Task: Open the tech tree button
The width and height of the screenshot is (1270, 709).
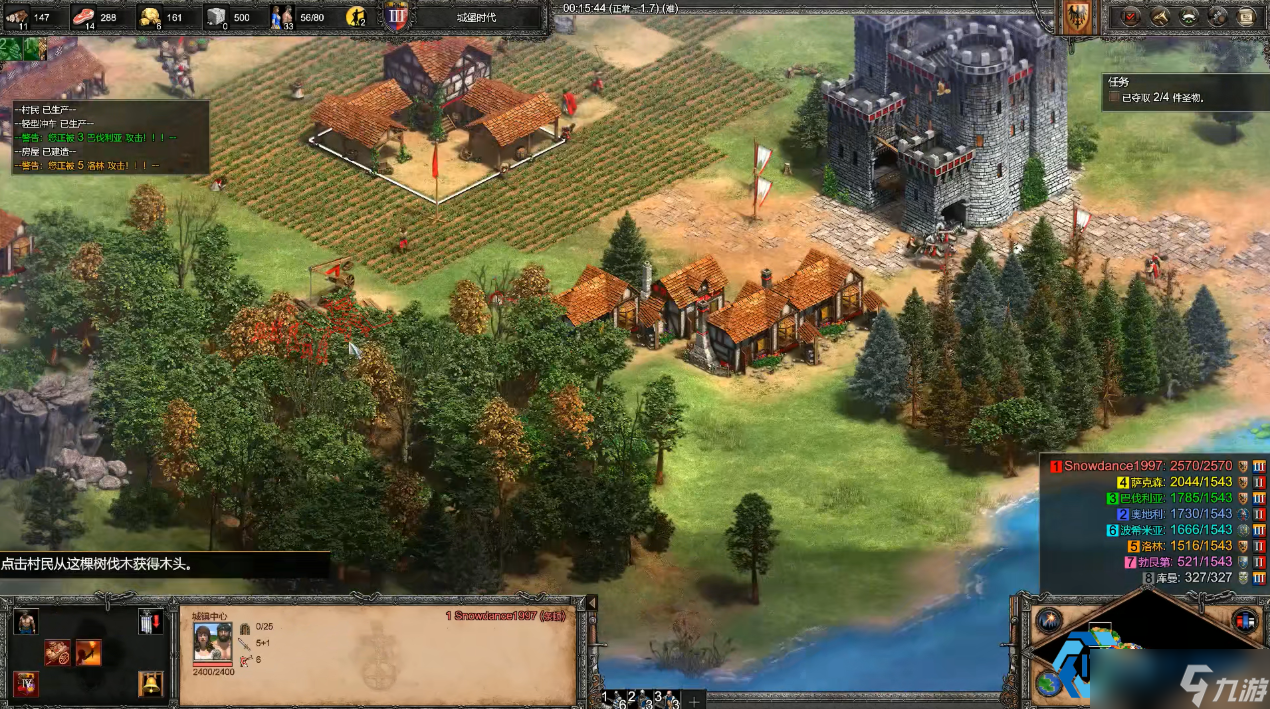Action: point(1160,16)
